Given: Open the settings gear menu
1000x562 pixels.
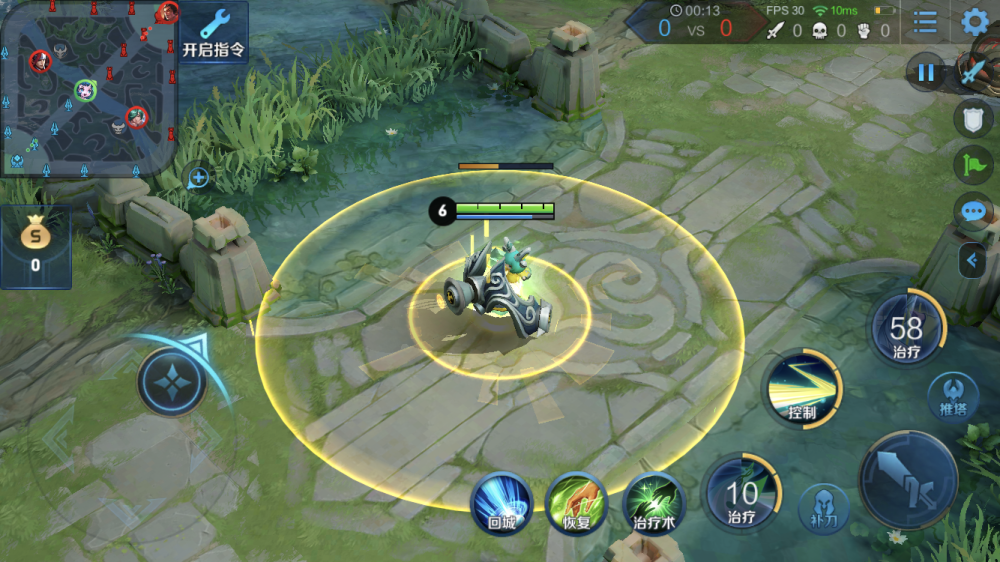Looking at the screenshot, I should (x=974, y=22).
